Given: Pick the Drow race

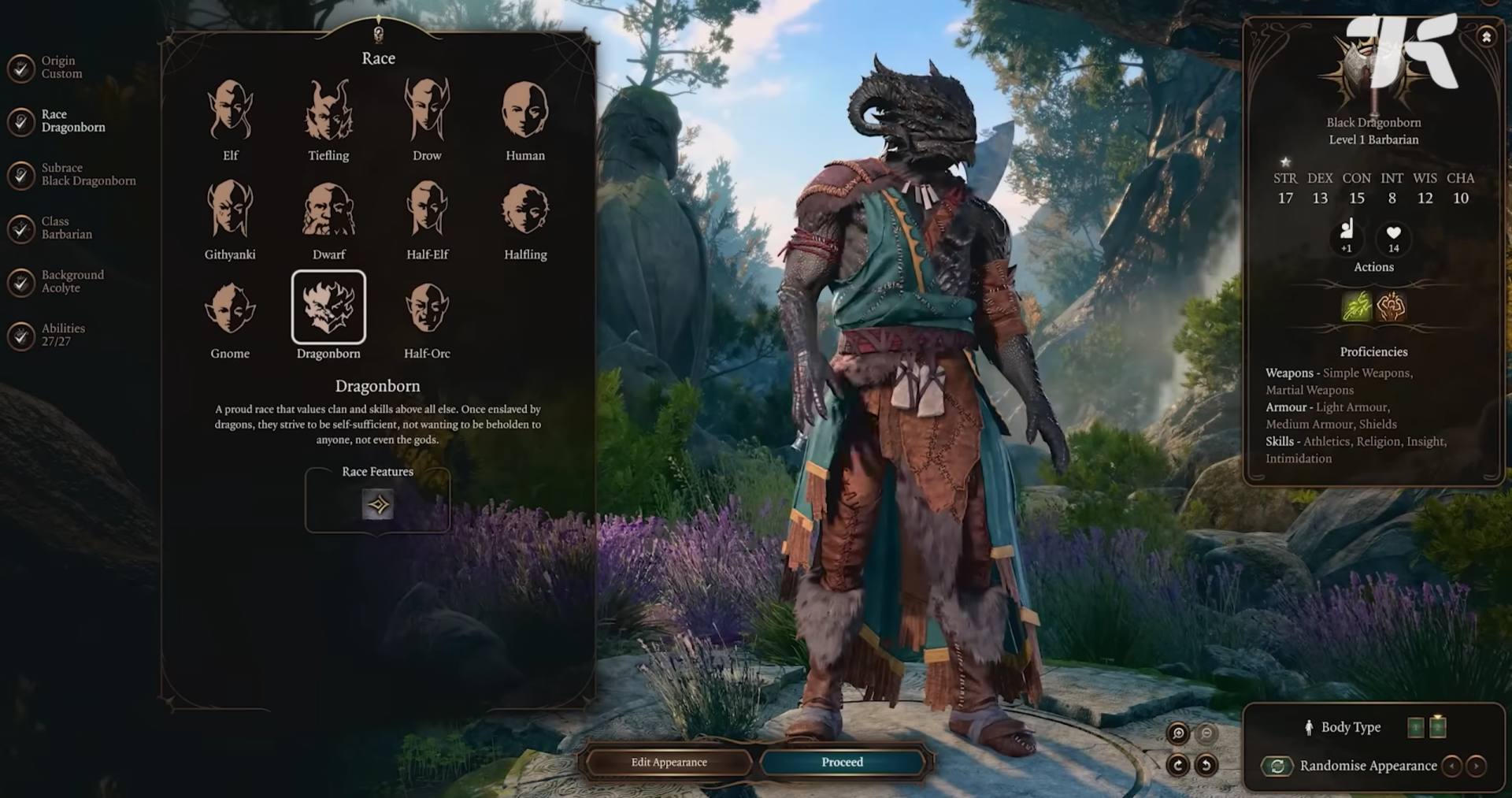Looking at the screenshot, I should (427, 111).
